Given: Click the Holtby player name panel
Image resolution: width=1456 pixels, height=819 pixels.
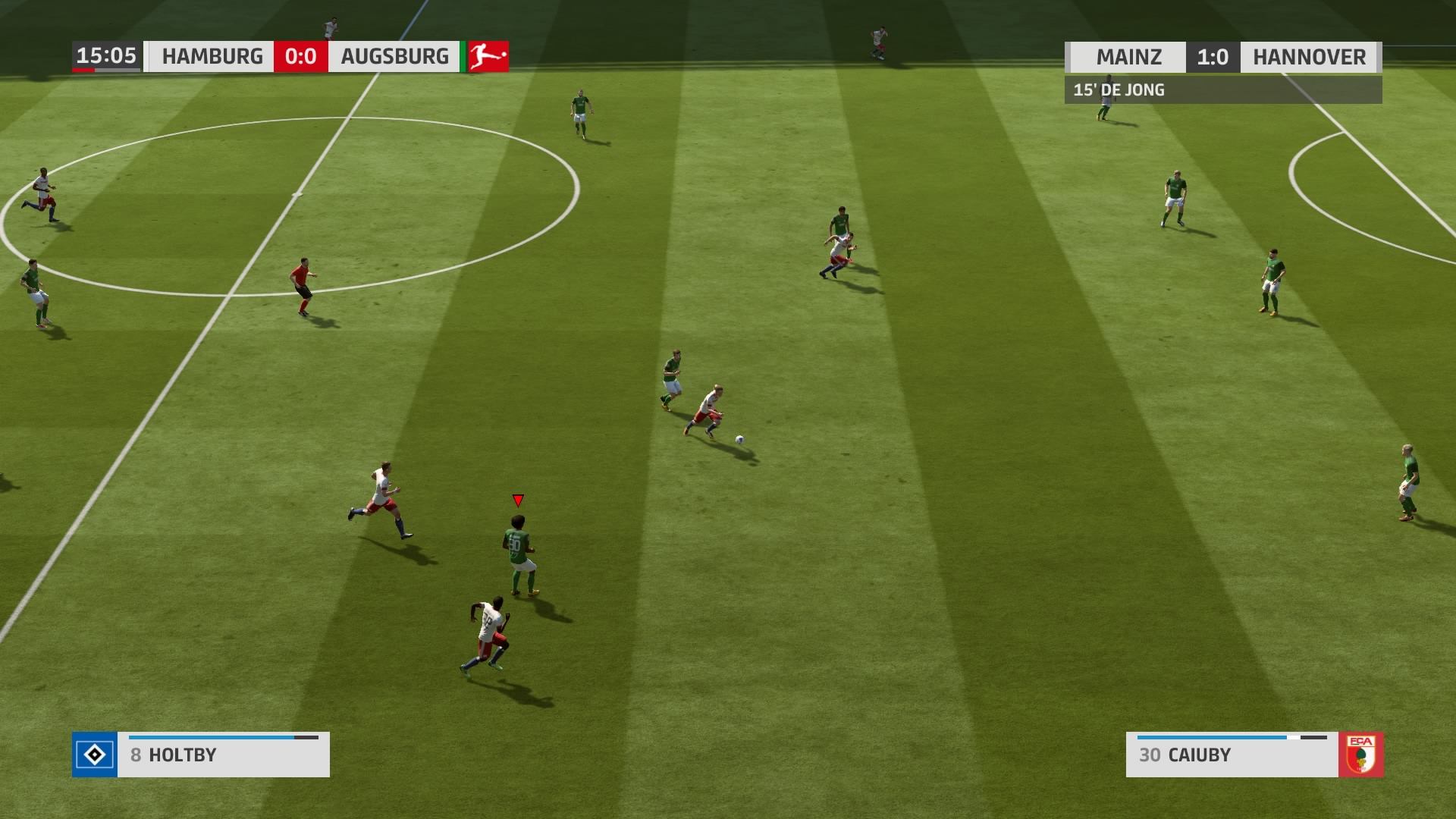Looking at the screenshot, I should [x=223, y=755].
